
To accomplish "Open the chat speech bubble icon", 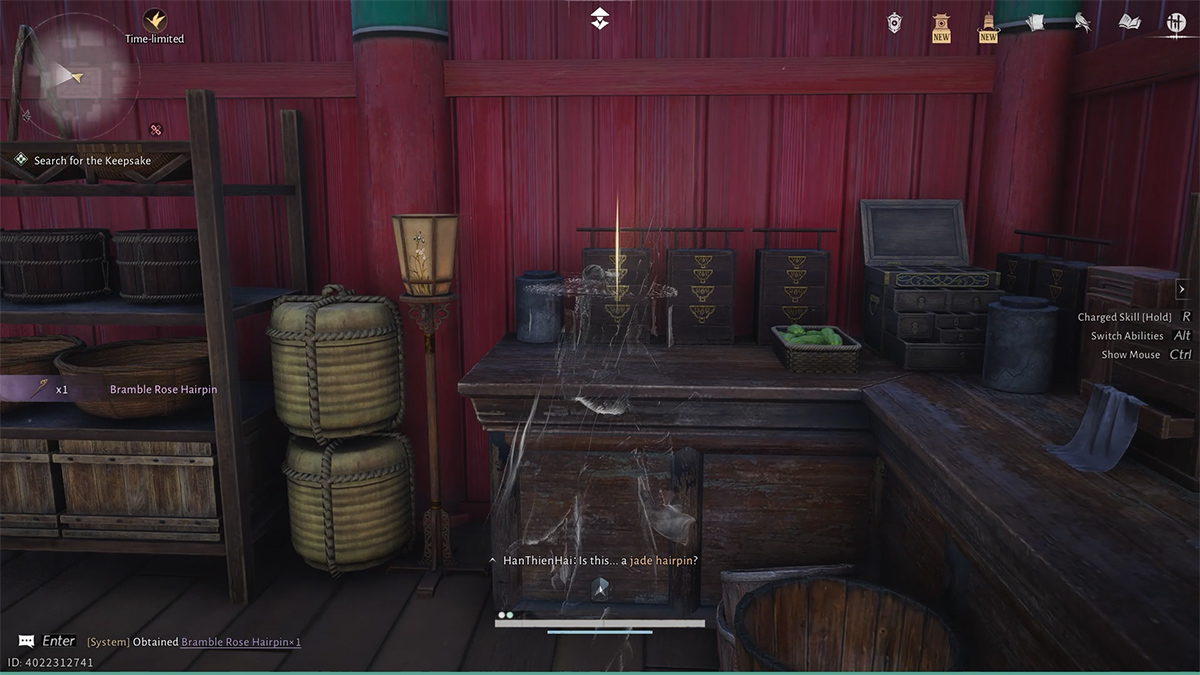I will [26, 641].
